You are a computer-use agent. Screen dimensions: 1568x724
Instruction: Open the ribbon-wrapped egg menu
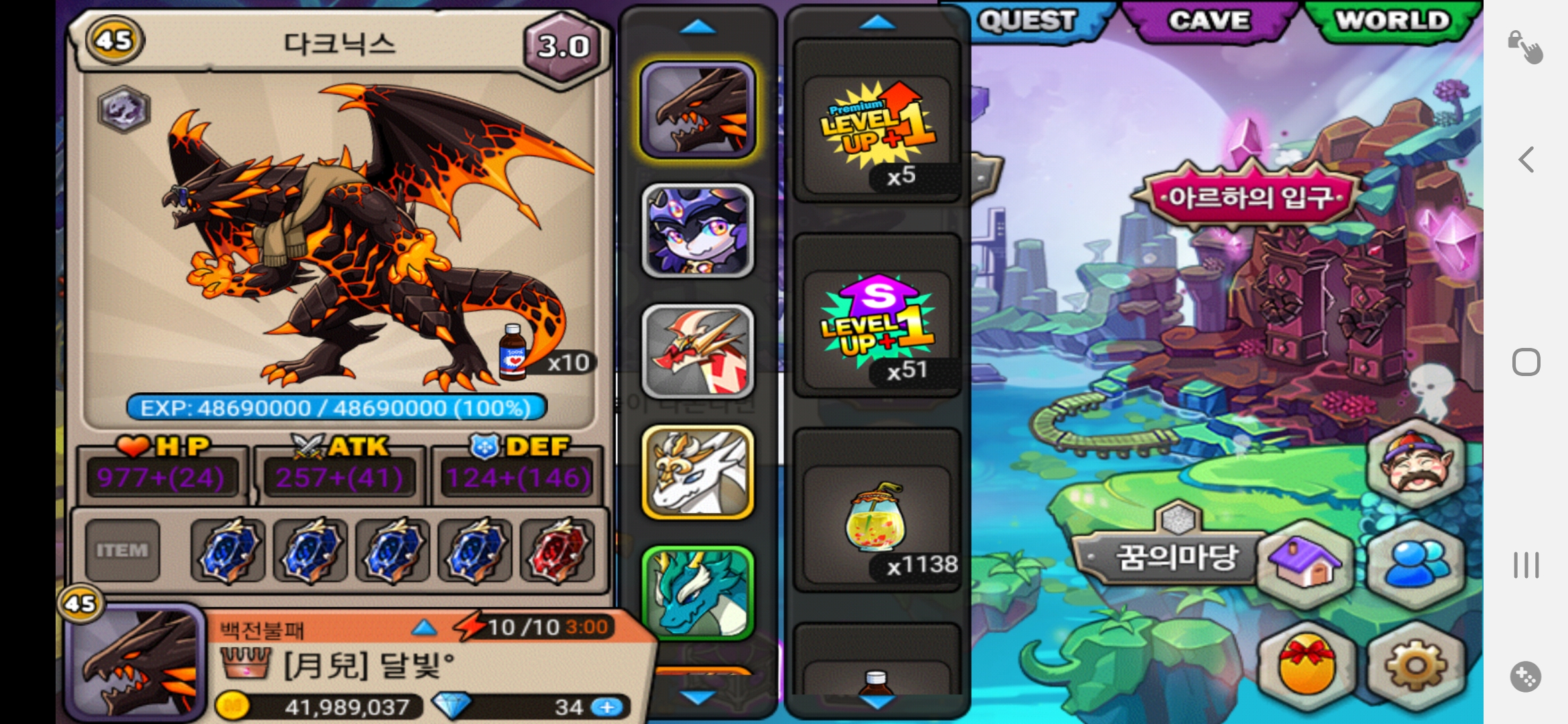click(x=1307, y=666)
